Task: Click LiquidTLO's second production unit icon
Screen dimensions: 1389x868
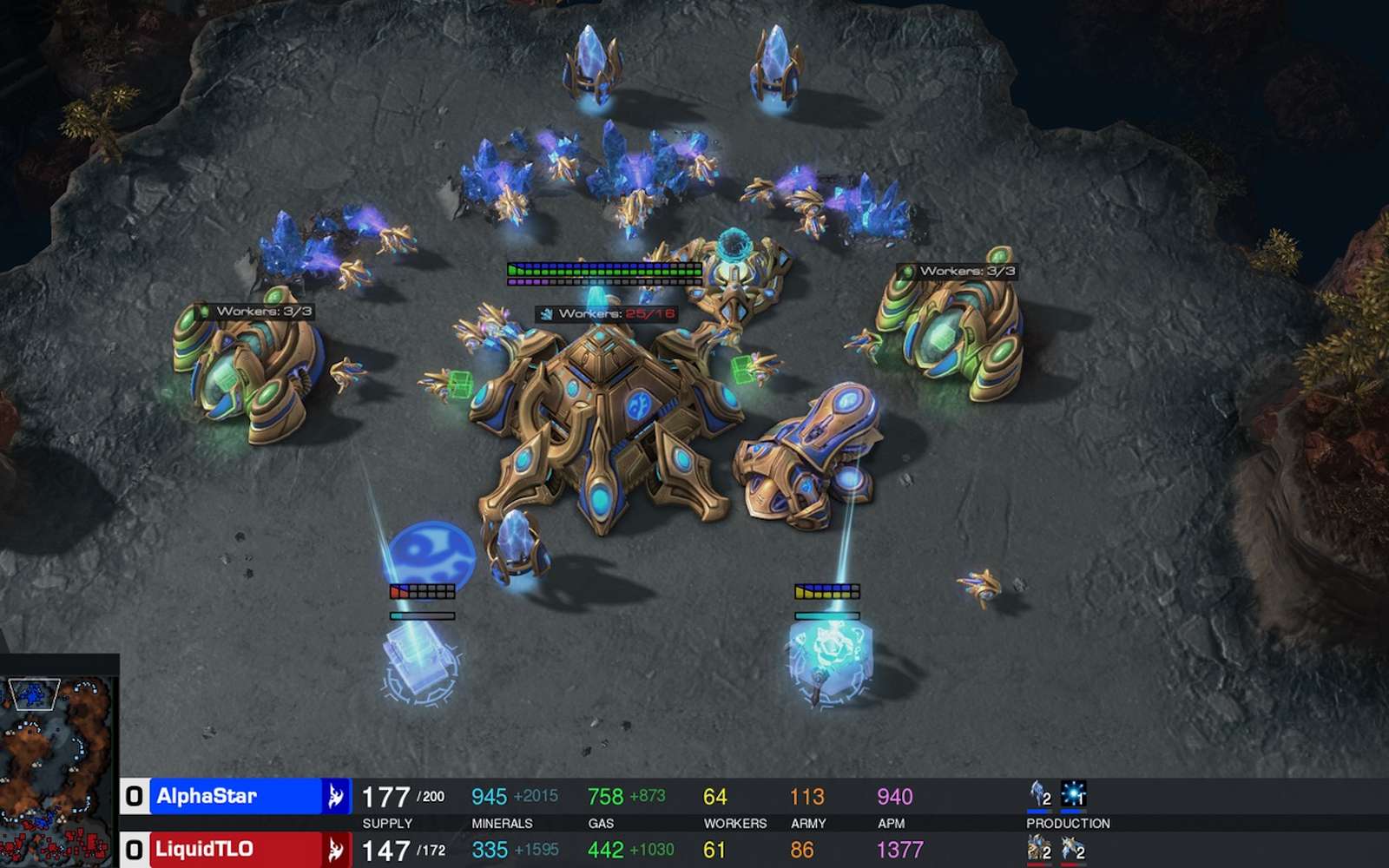Action: [1073, 849]
